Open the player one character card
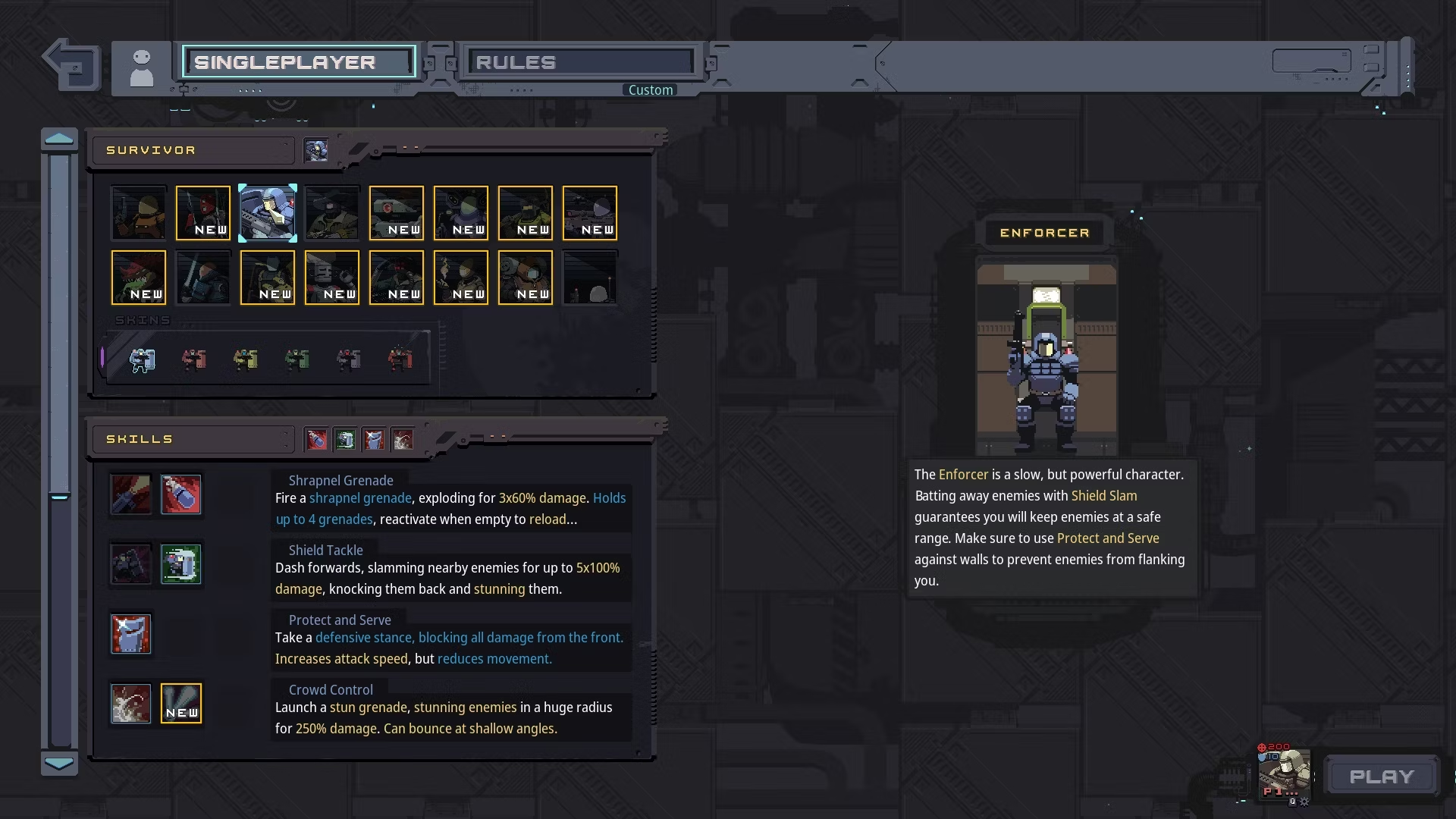Viewport: 1456px width, 819px height. [x=1284, y=773]
